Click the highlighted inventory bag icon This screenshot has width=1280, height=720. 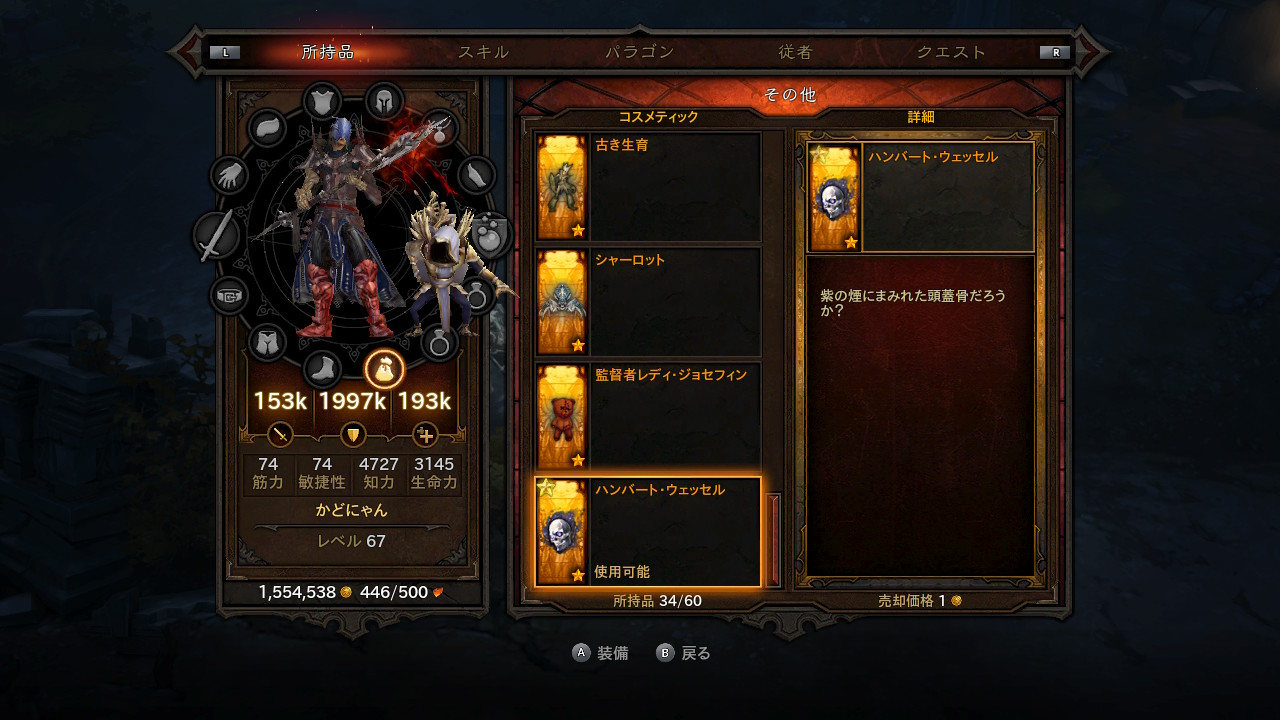tap(384, 371)
